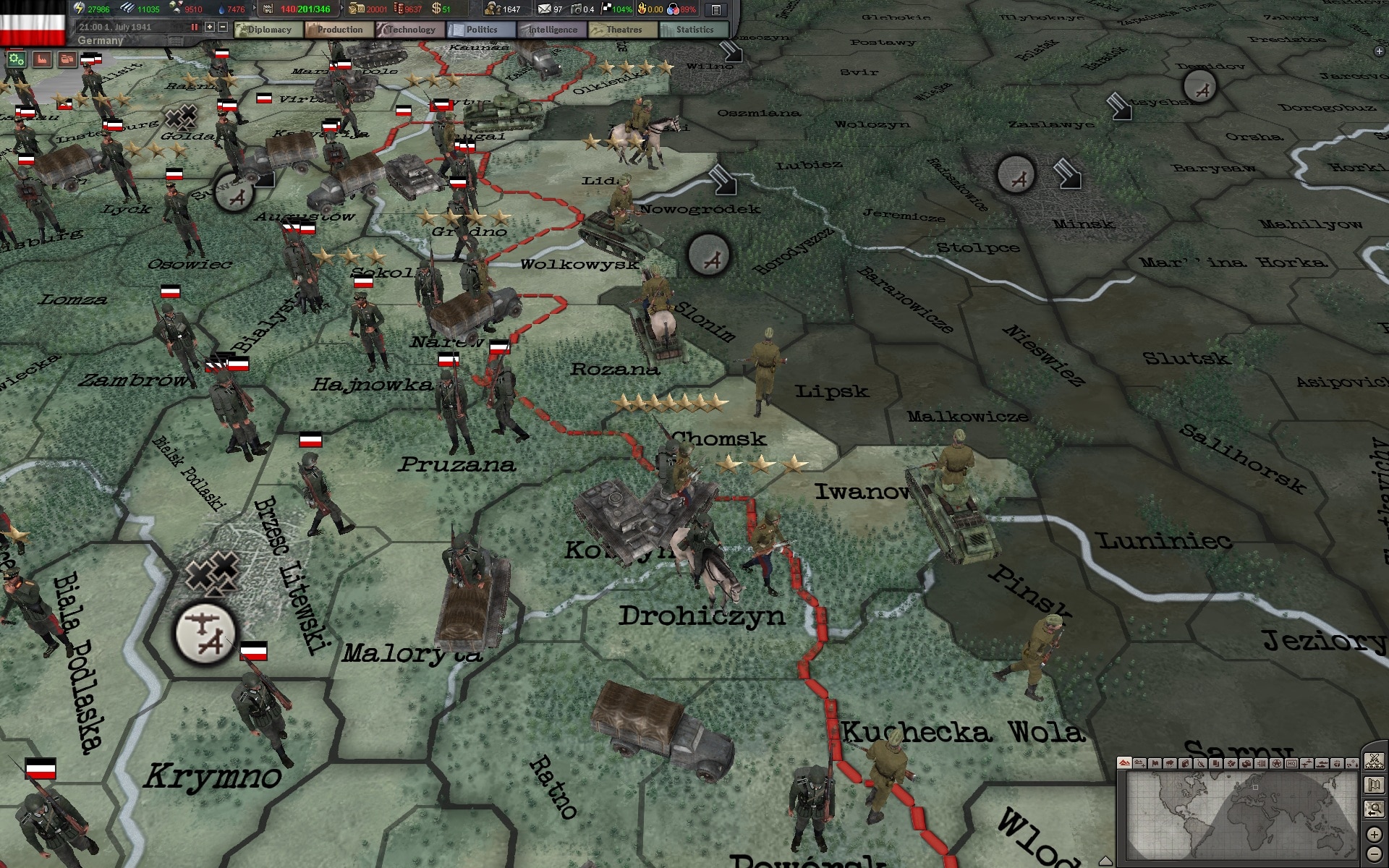Pause the game with the pause button
This screenshot has height=868, width=1389.
(x=194, y=27)
